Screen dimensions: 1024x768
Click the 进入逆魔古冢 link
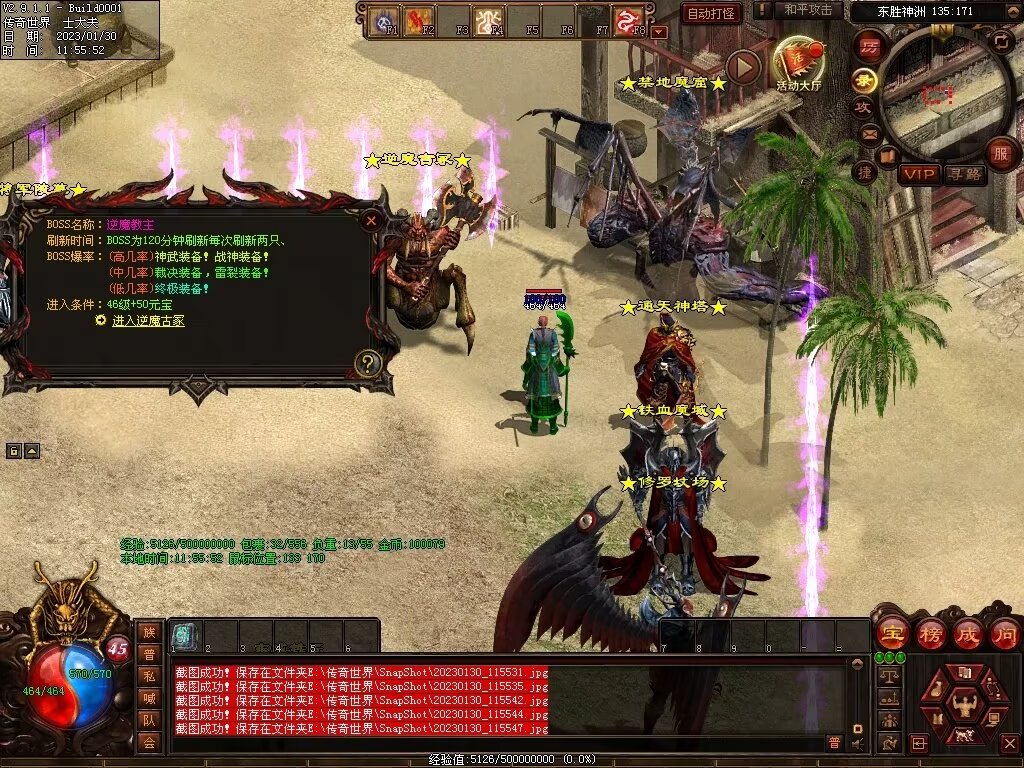point(148,321)
